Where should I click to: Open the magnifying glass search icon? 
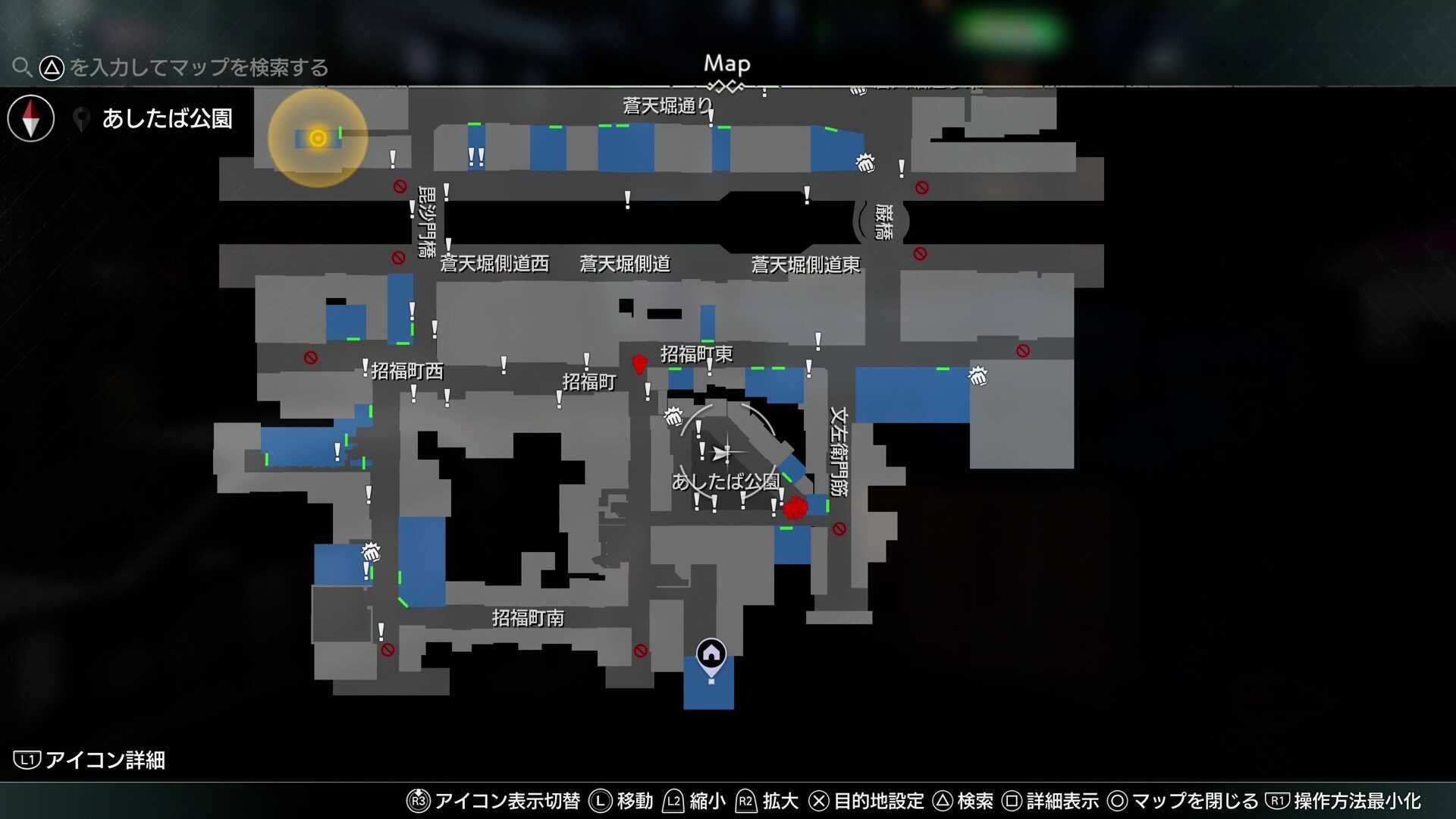[x=22, y=67]
